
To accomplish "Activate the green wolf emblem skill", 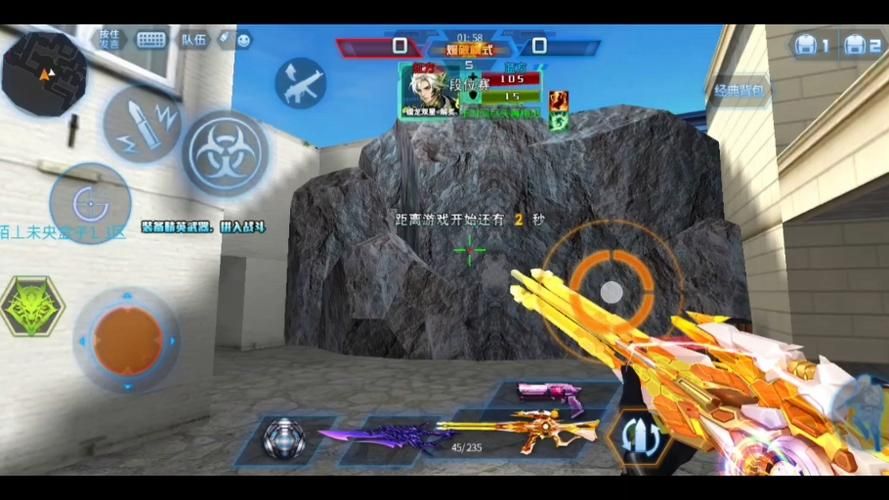I will point(32,306).
